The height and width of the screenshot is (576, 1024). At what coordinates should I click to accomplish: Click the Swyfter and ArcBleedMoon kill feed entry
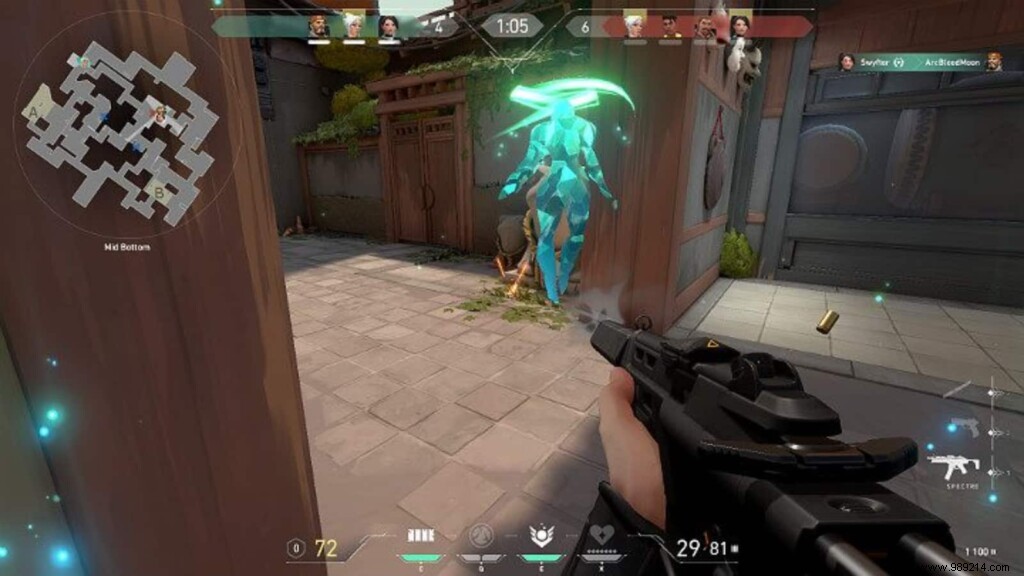[x=920, y=61]
